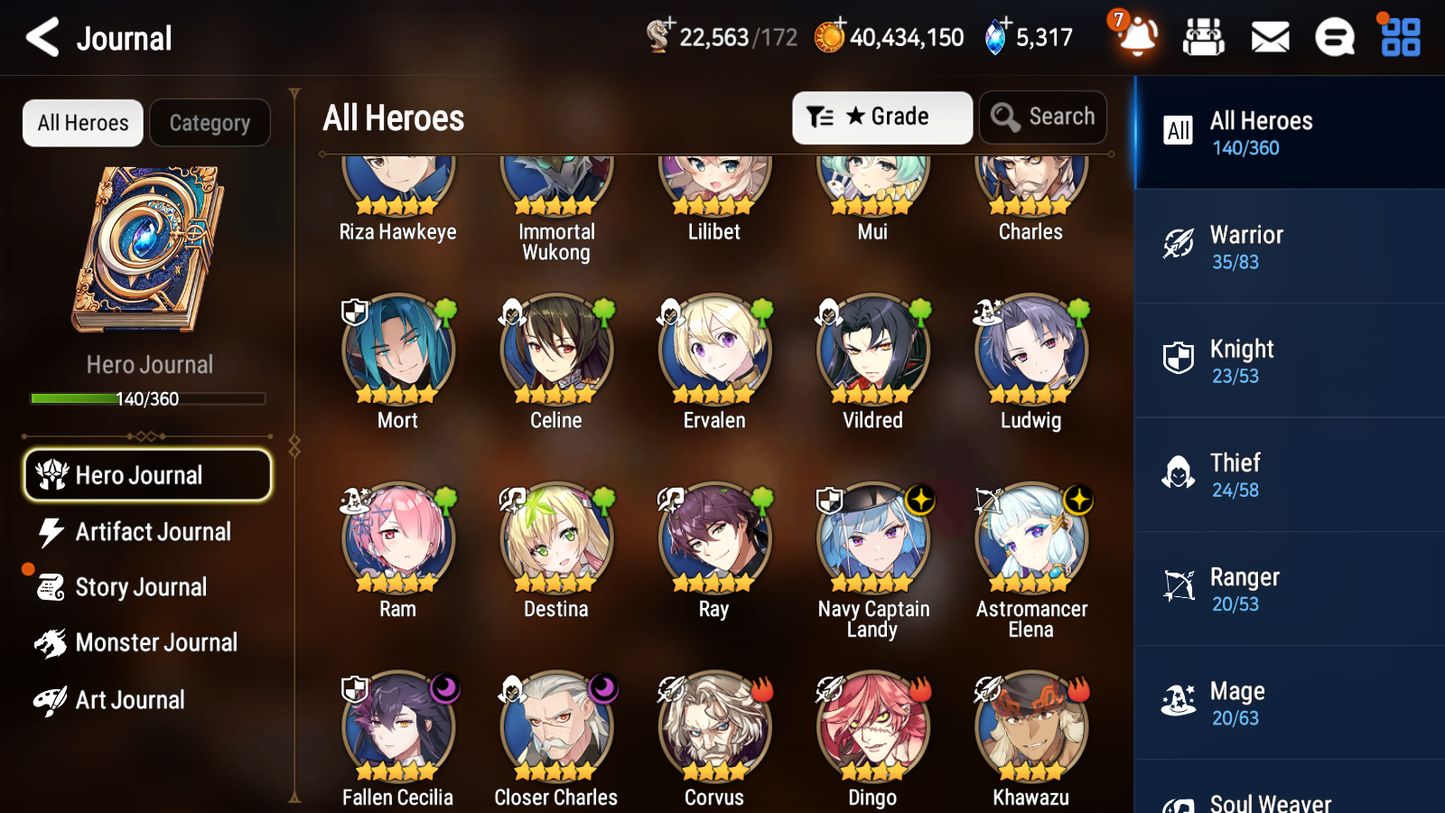Toggle the All Heroes view filter
This screenshot has width=1445, height=813.
click(82, 122)
